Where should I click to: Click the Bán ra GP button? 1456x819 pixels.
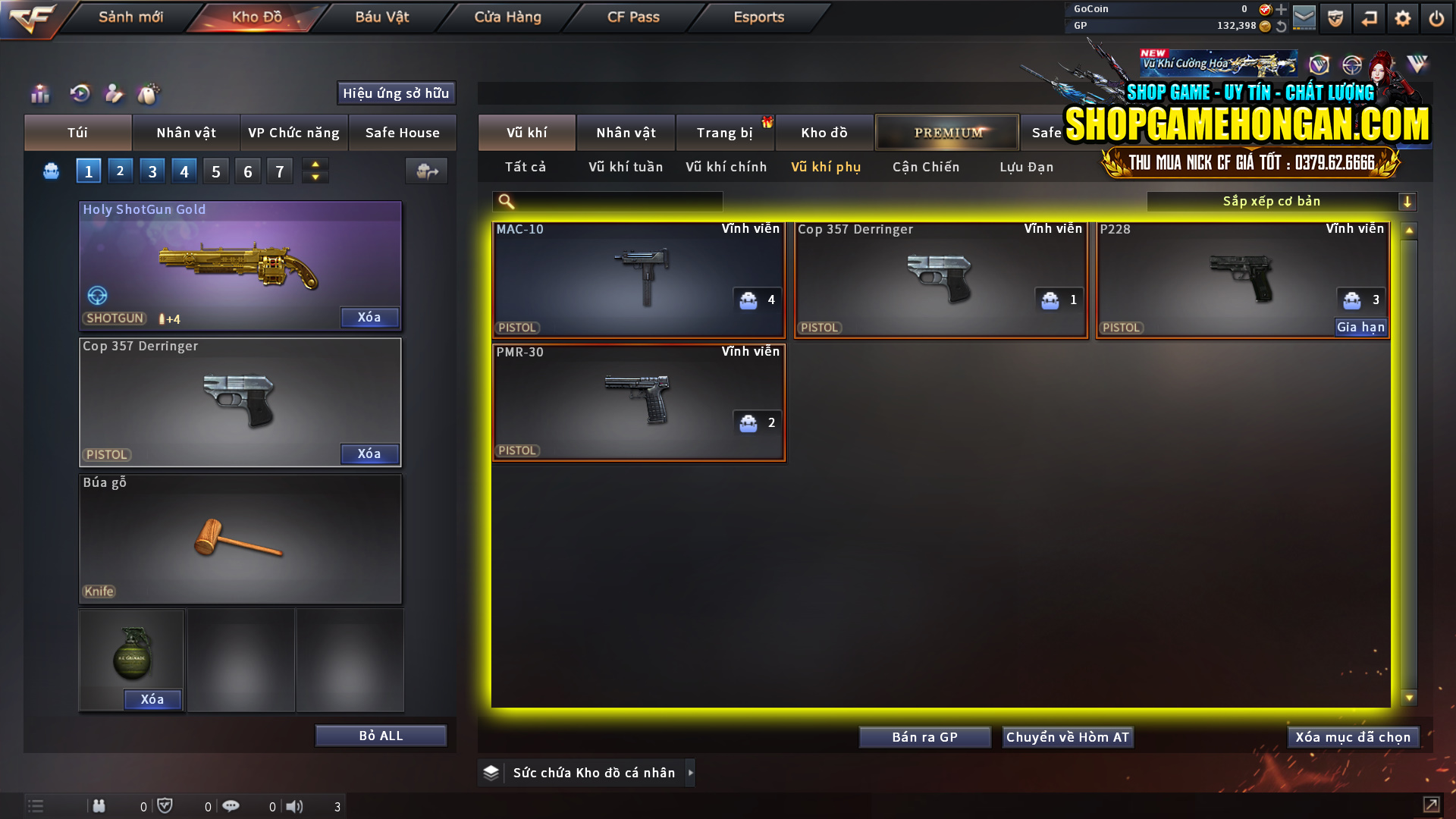[924, 736]
